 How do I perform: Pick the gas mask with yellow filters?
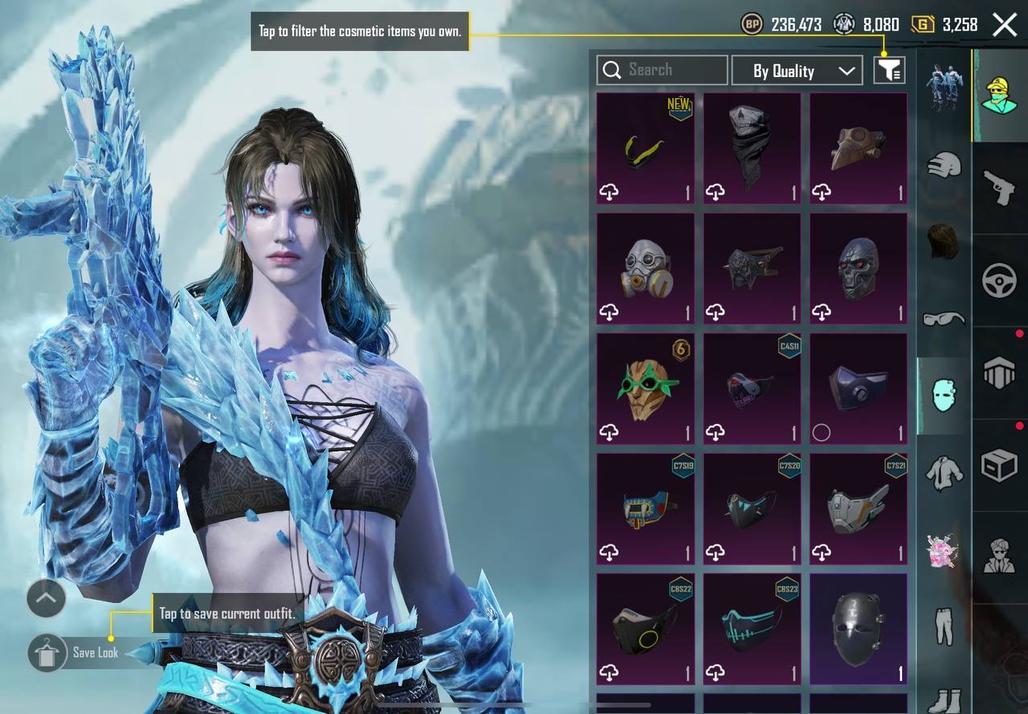(x=645, y=268)
